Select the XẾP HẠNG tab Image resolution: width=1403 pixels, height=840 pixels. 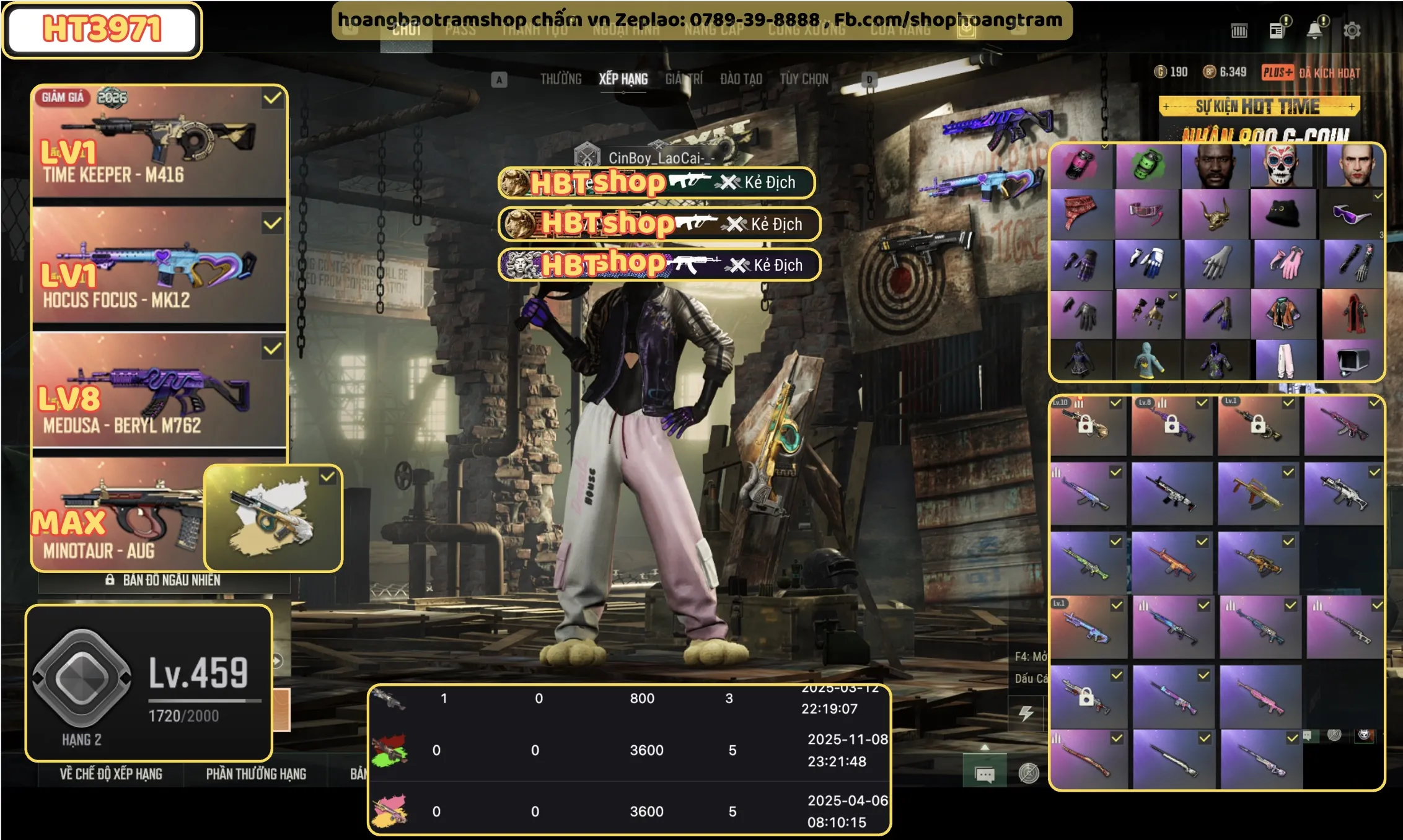click(x=623, y=79)
